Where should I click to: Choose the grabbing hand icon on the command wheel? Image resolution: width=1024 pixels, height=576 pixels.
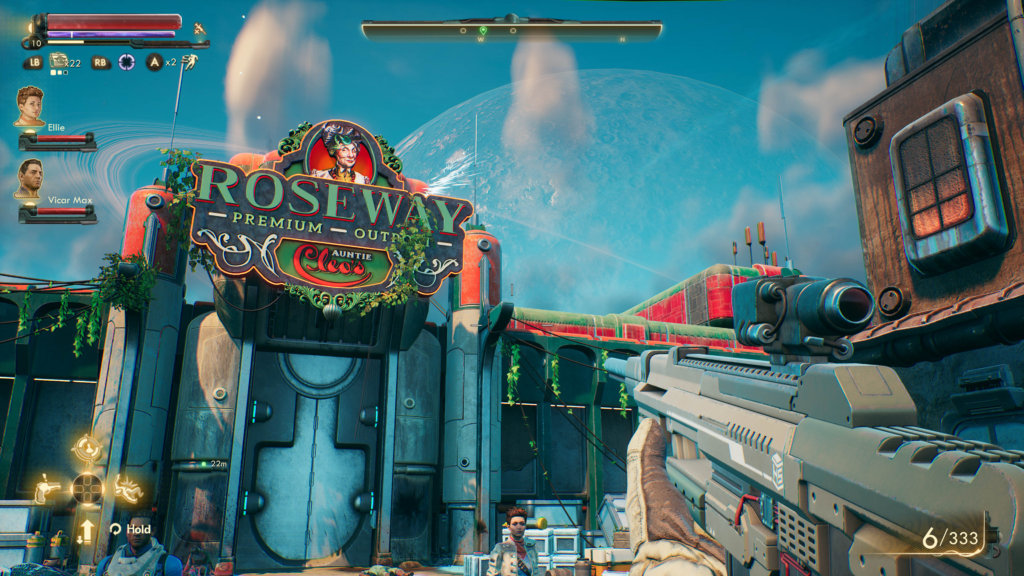pos(127,489)
